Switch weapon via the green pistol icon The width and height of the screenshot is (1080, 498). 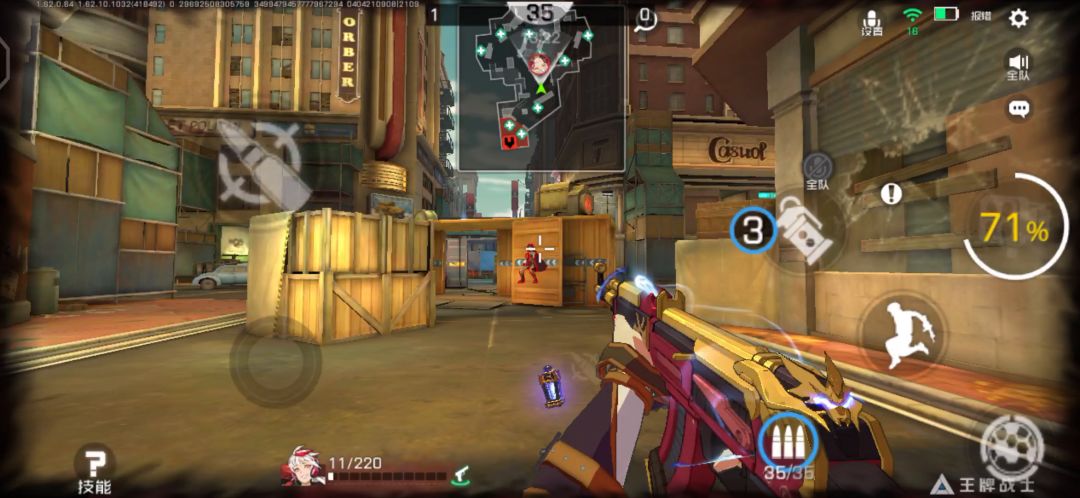pyautogui.click(x=461, y=475)
